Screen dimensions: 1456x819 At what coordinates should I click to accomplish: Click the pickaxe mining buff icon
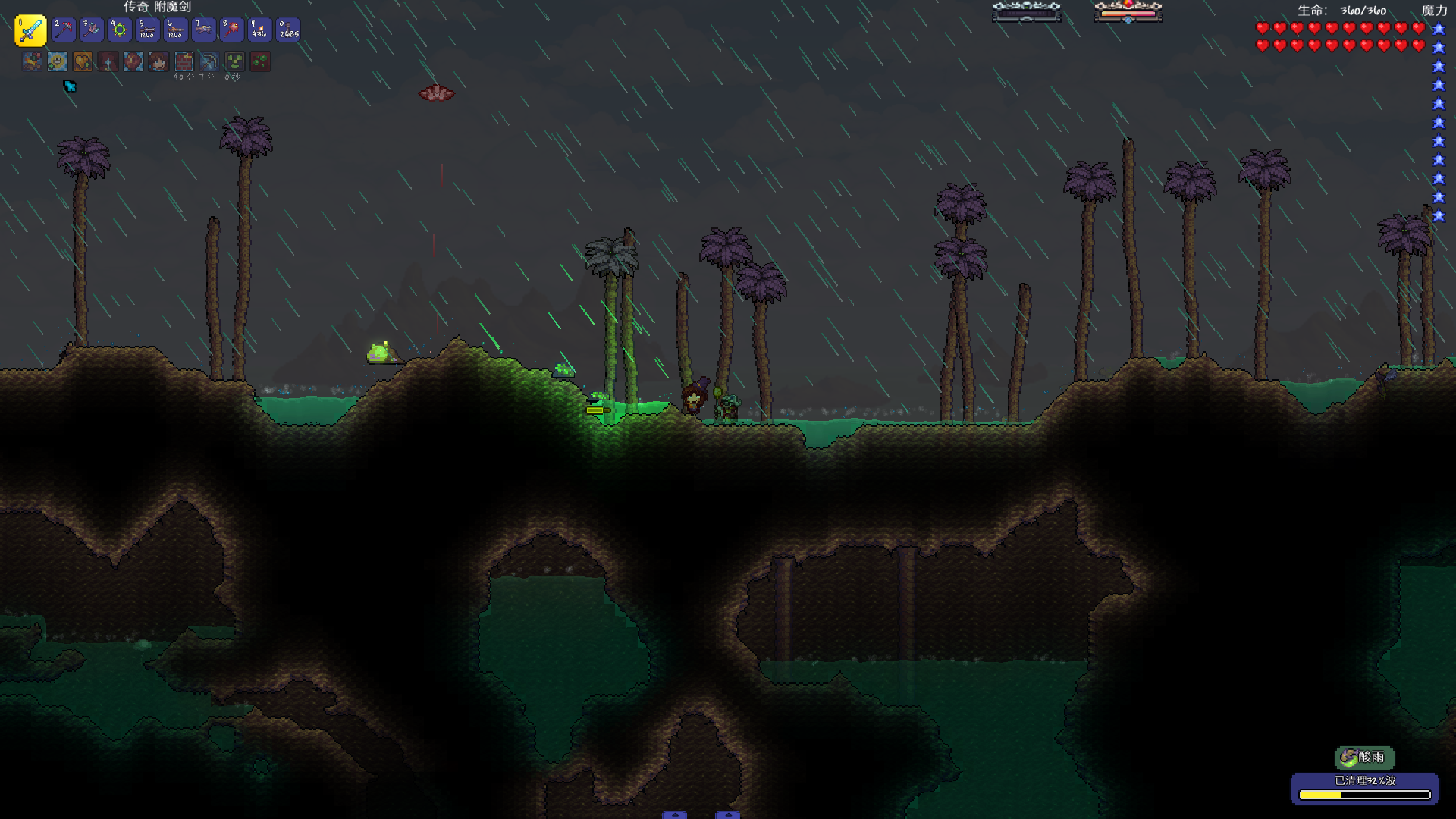(x=209, y=61)
